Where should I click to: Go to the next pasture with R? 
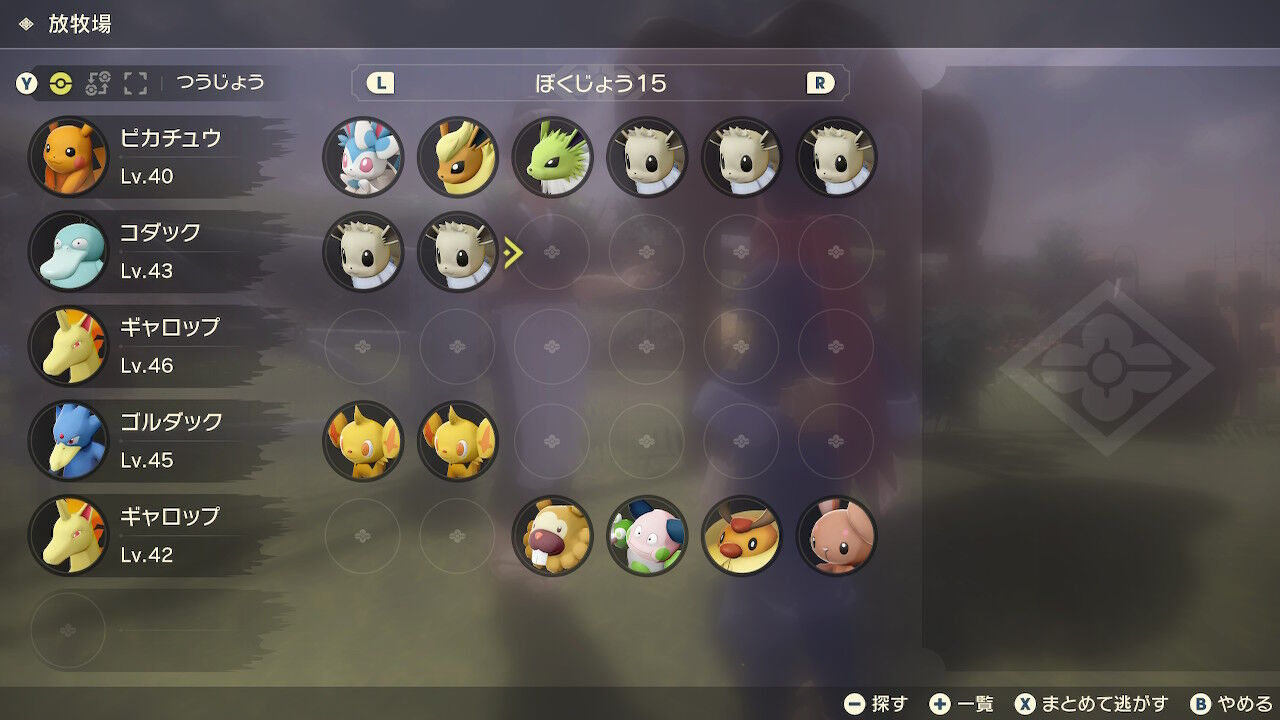[x=820, y=84]
